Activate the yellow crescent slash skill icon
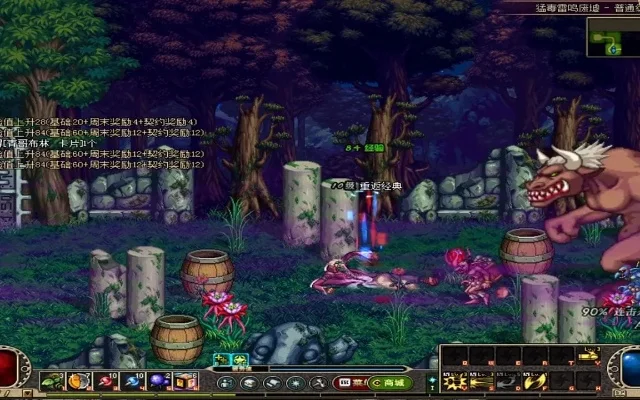Image resolution: width=640 pixels, height=400 pixels. (x=533, y=381)
